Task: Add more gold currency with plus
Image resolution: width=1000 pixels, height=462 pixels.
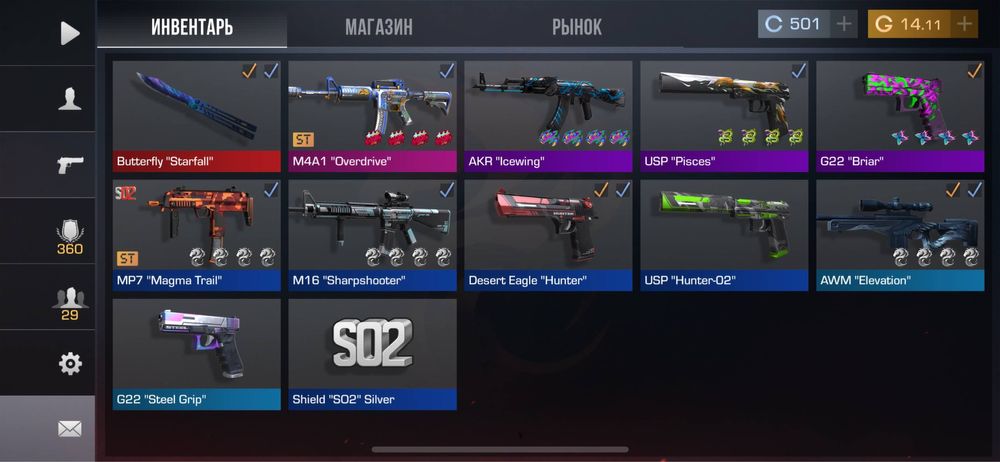Action: (964, 24)
